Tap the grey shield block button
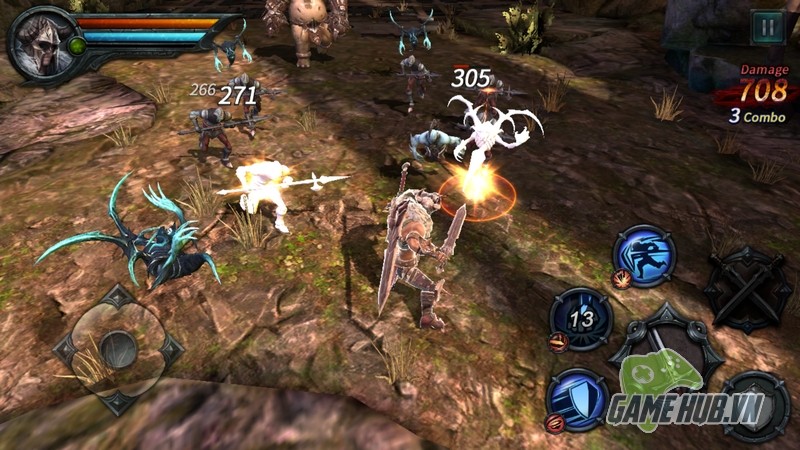 [x=755, y=407]
